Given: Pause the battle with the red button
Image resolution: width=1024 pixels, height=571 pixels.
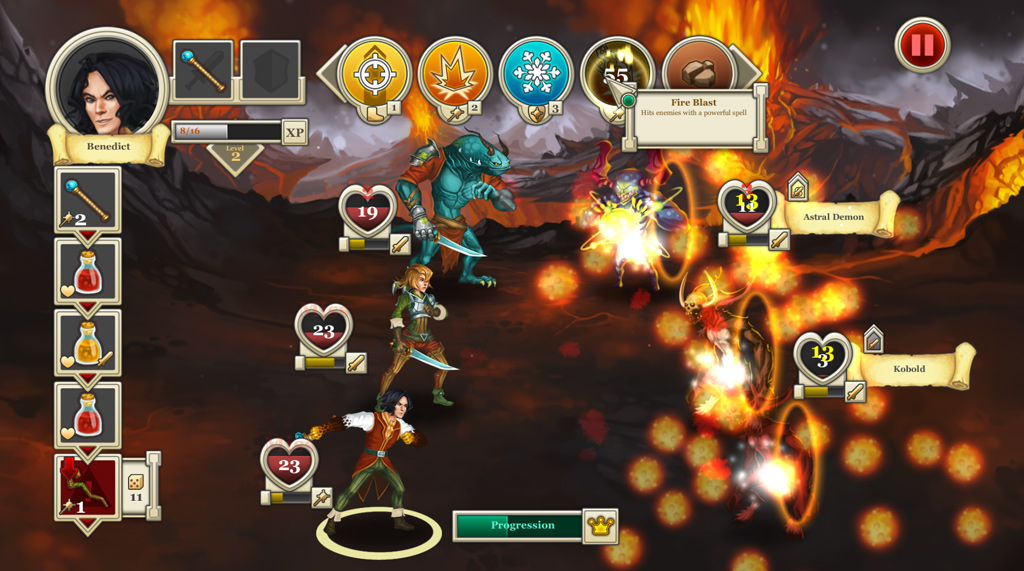Looking at the screenshot, I should pos(921,46).
